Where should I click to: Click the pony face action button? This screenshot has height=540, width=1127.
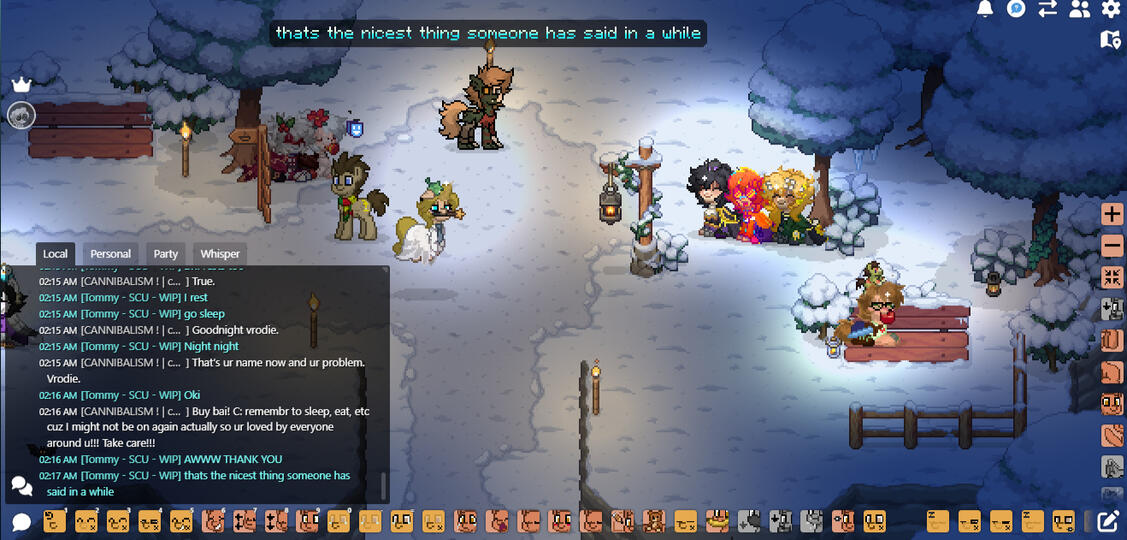click(x=1112, y=404)
